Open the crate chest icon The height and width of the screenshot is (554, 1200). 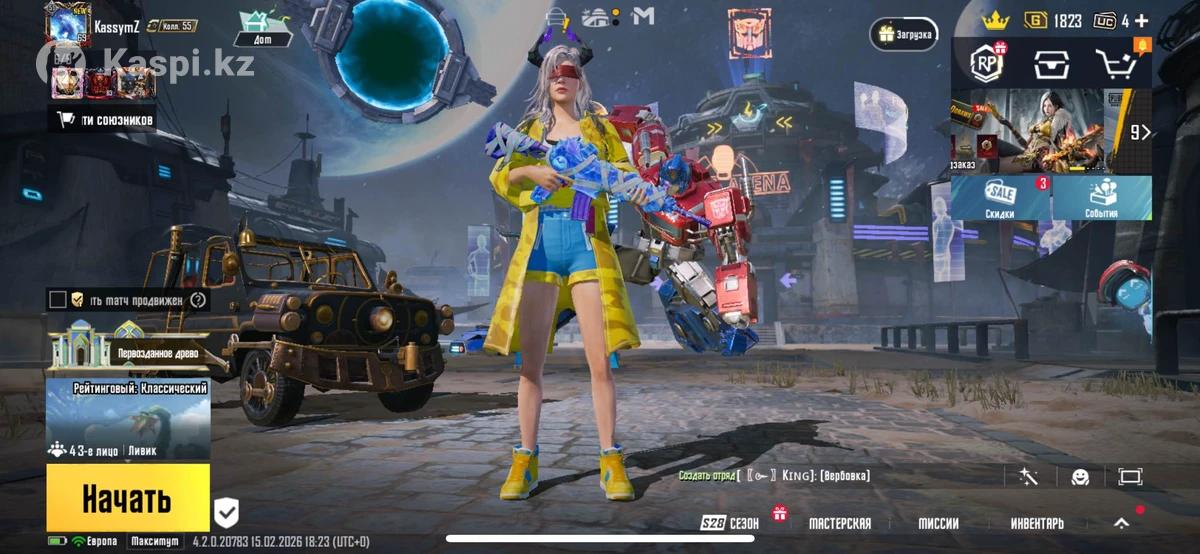(1051, 63)
